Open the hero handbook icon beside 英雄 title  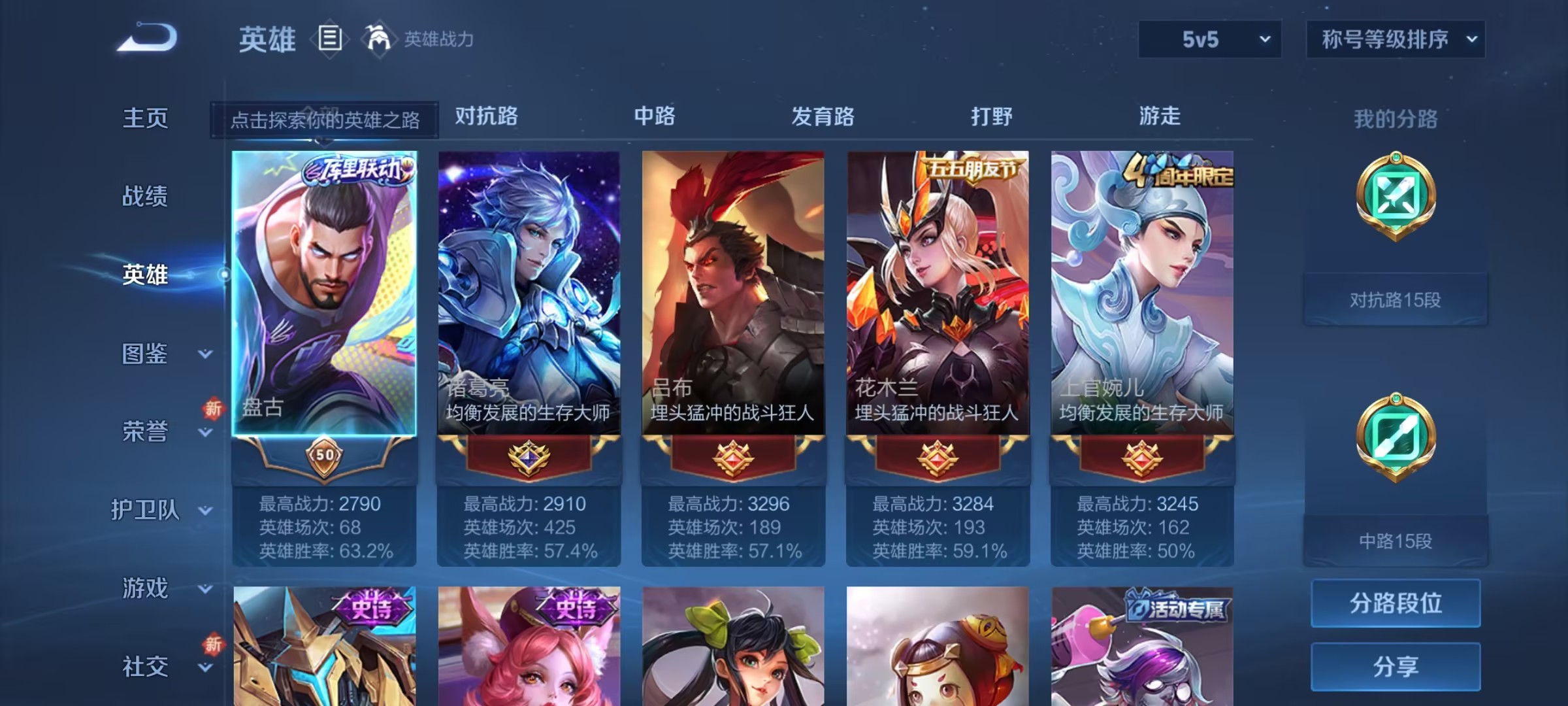329,39
